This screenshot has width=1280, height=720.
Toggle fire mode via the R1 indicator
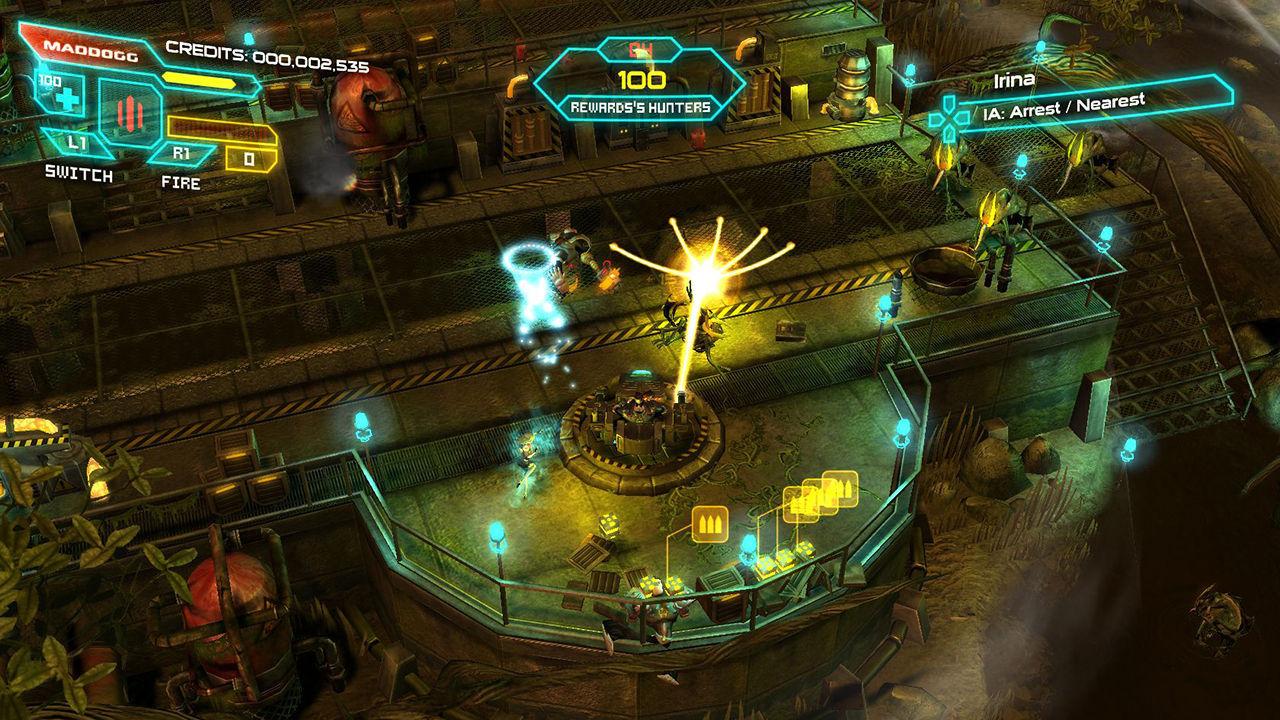[180, 152]
